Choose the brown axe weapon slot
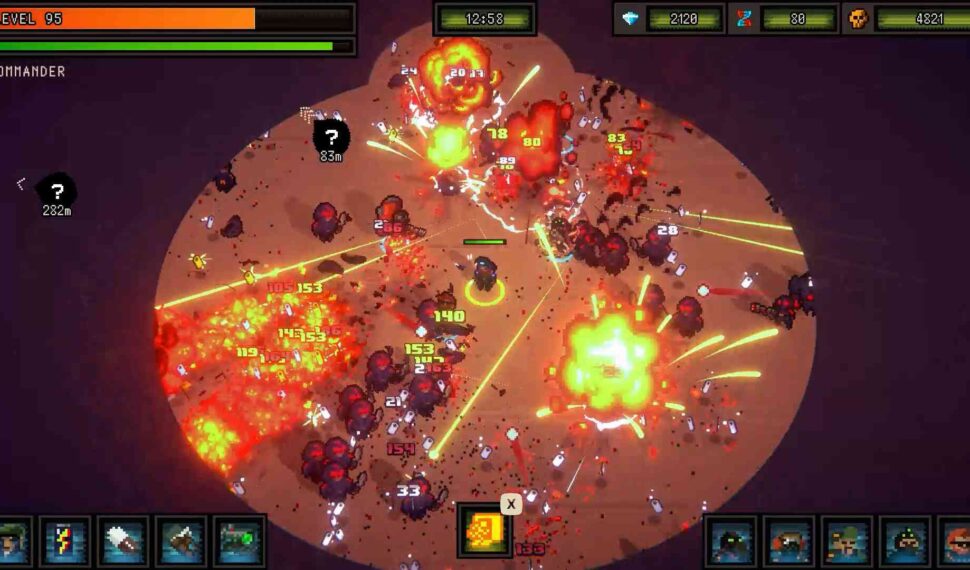The width and height of the screenshot is (970, 570). tap(183, 541)
